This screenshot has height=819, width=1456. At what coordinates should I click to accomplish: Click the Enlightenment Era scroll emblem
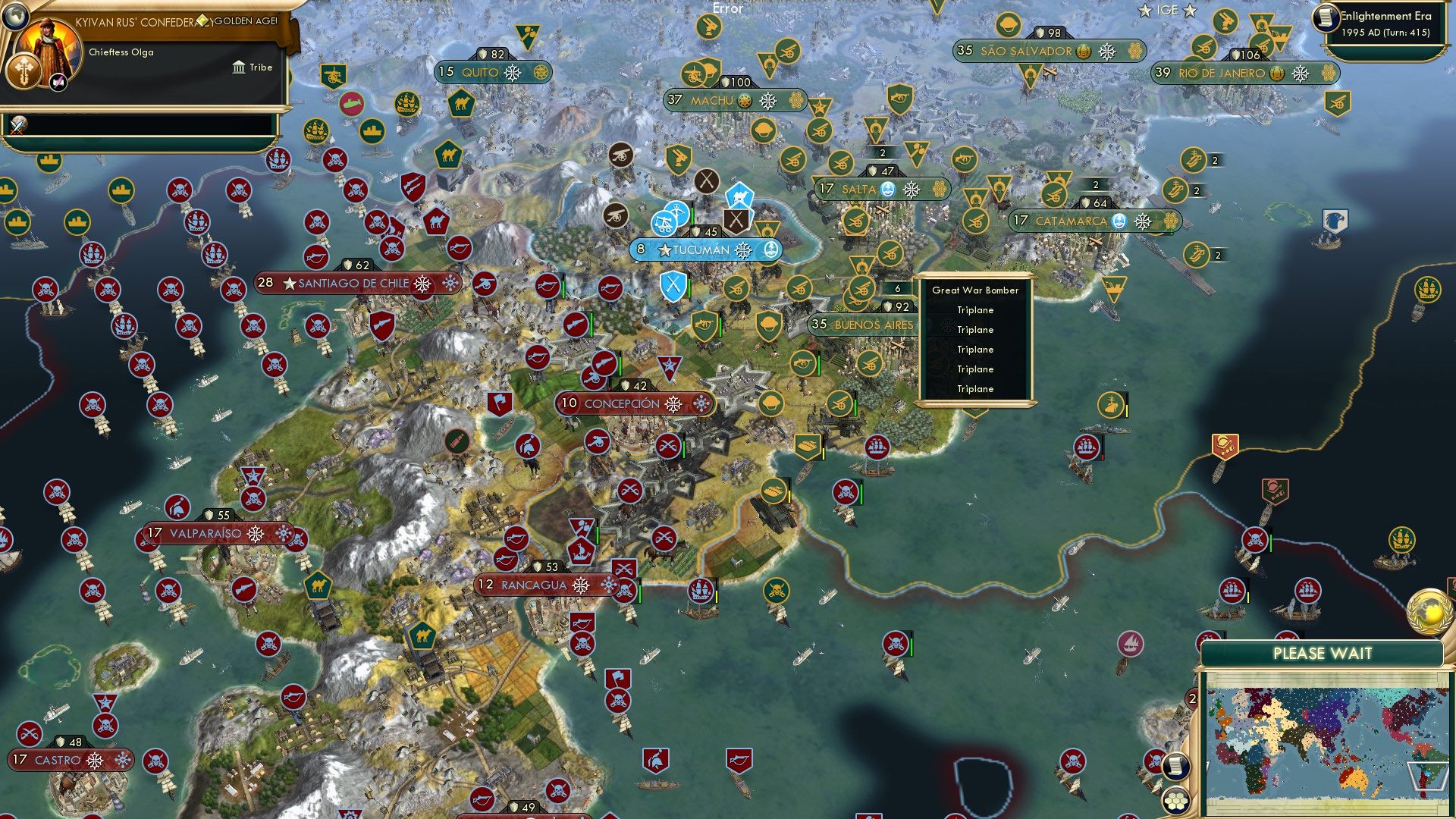[x=1327, y=19]
